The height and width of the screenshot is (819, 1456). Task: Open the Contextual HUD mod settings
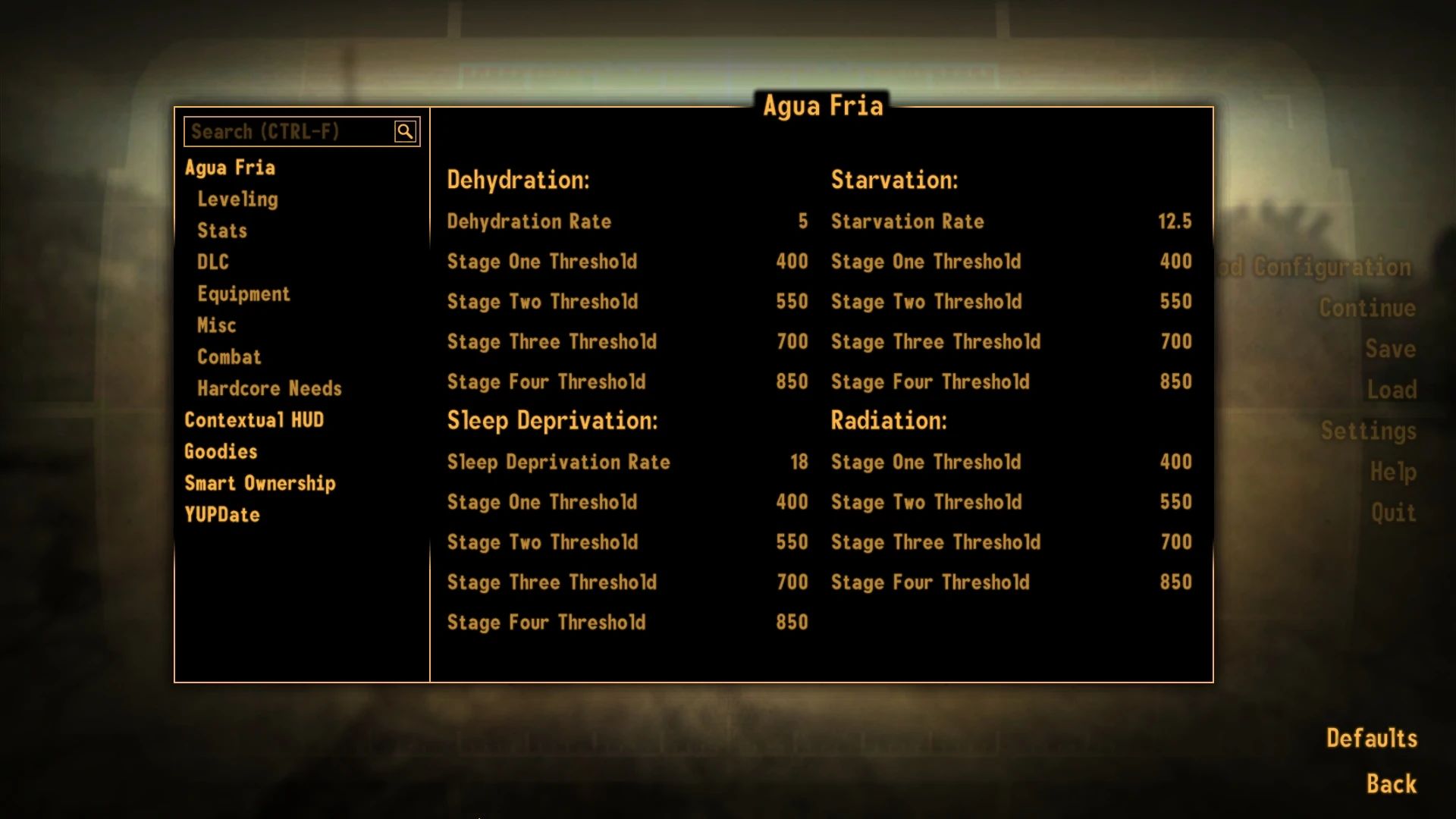254,419
